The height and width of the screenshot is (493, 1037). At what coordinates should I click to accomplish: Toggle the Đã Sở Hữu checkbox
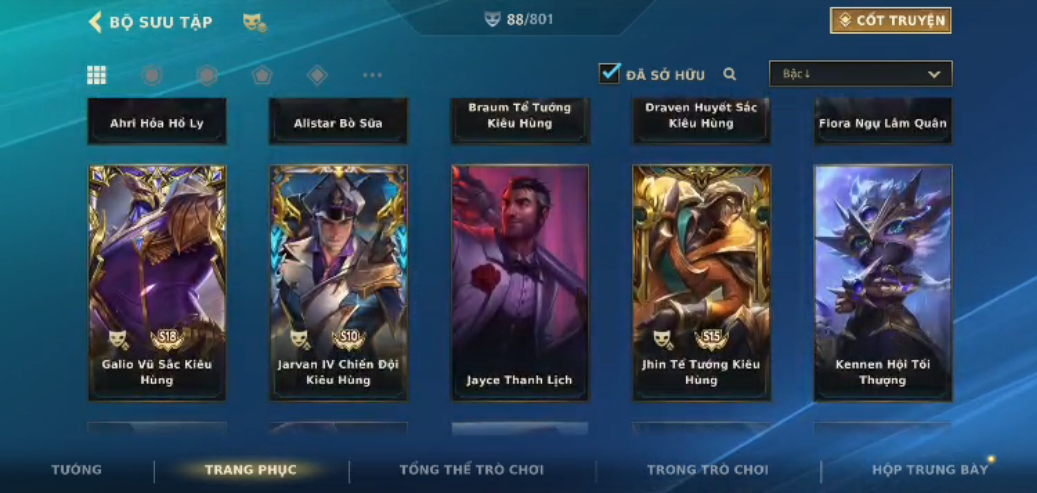[x=610, y=73]
